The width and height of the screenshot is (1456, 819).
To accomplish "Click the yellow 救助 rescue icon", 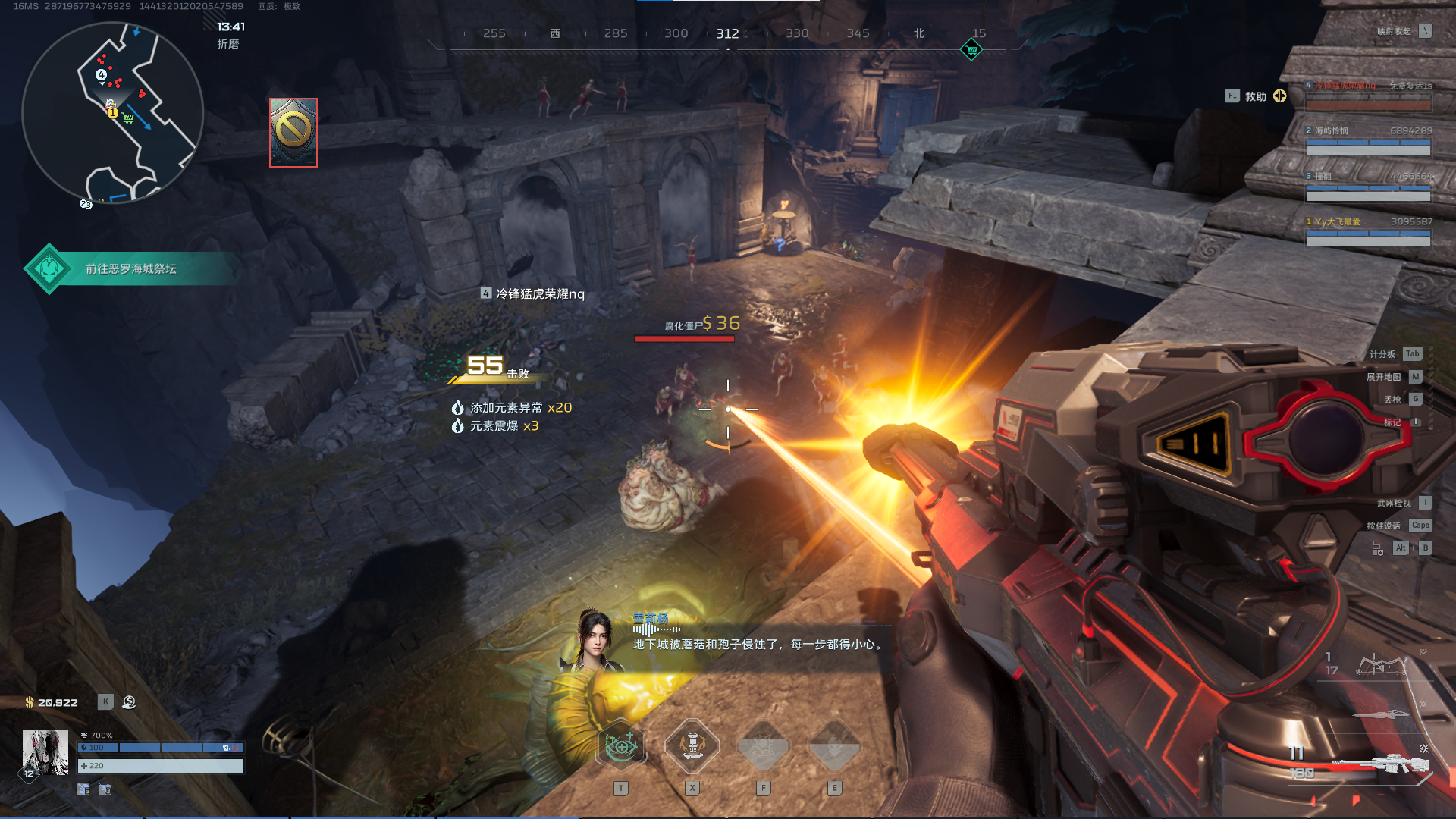I will [1280, 96].
